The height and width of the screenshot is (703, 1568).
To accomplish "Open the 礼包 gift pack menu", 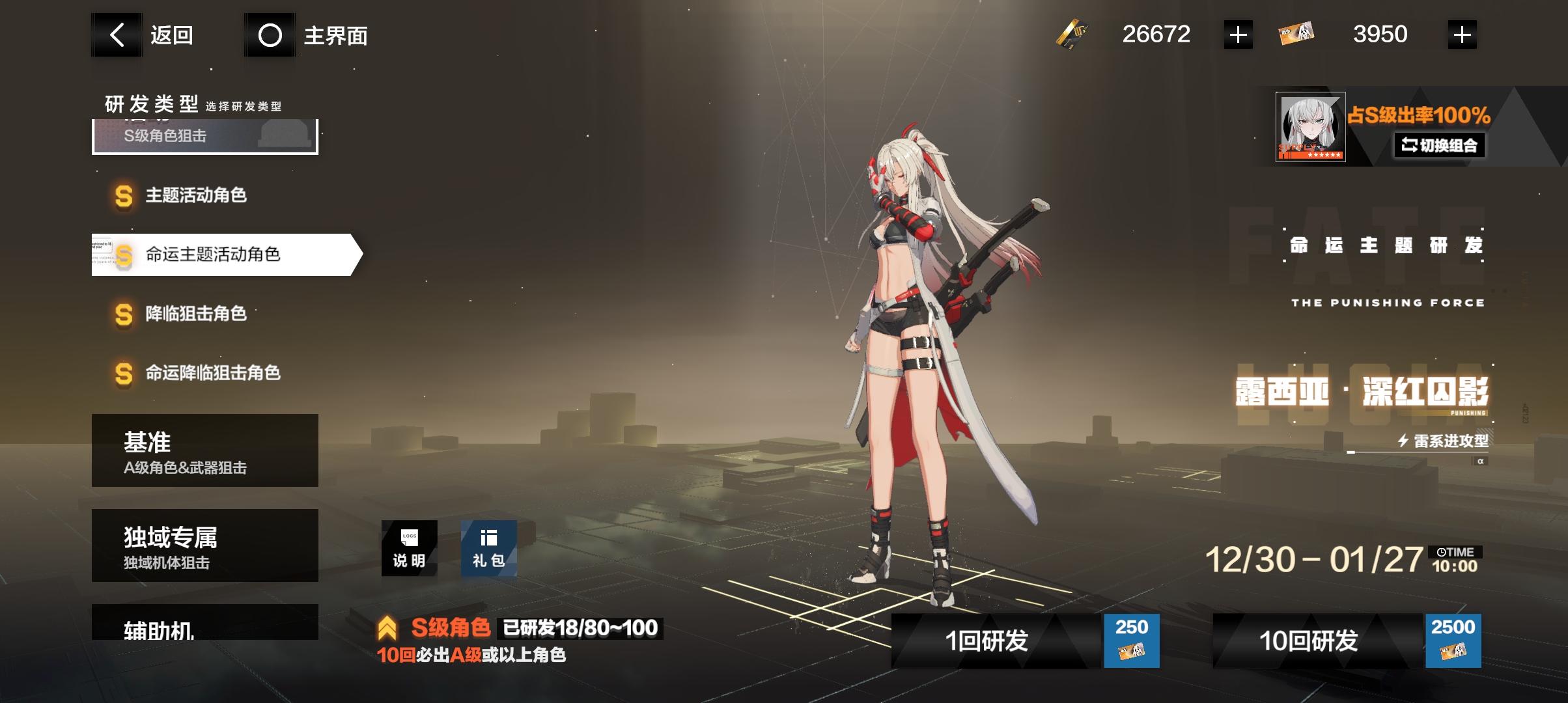I will [488, 547].
